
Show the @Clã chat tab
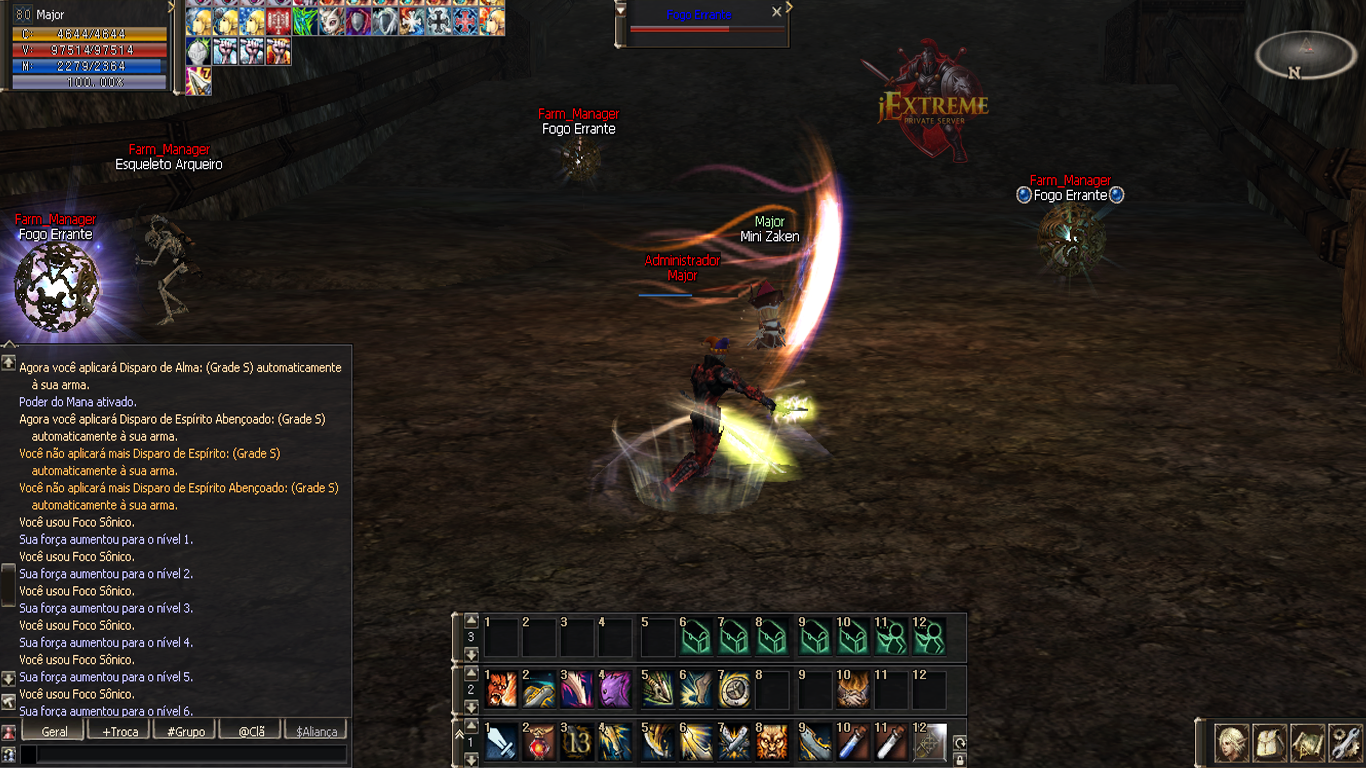pos(251,731)
